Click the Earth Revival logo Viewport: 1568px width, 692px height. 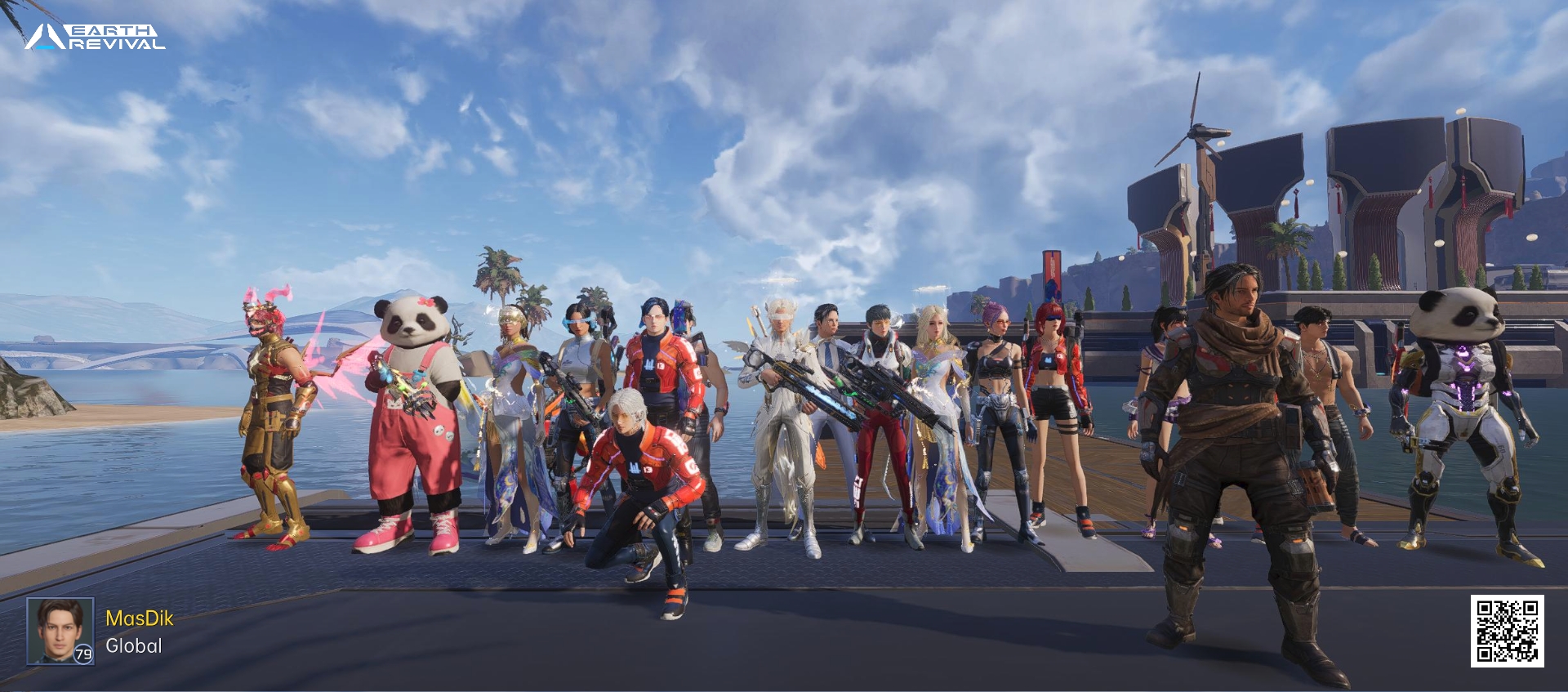(x=95, y=37)
